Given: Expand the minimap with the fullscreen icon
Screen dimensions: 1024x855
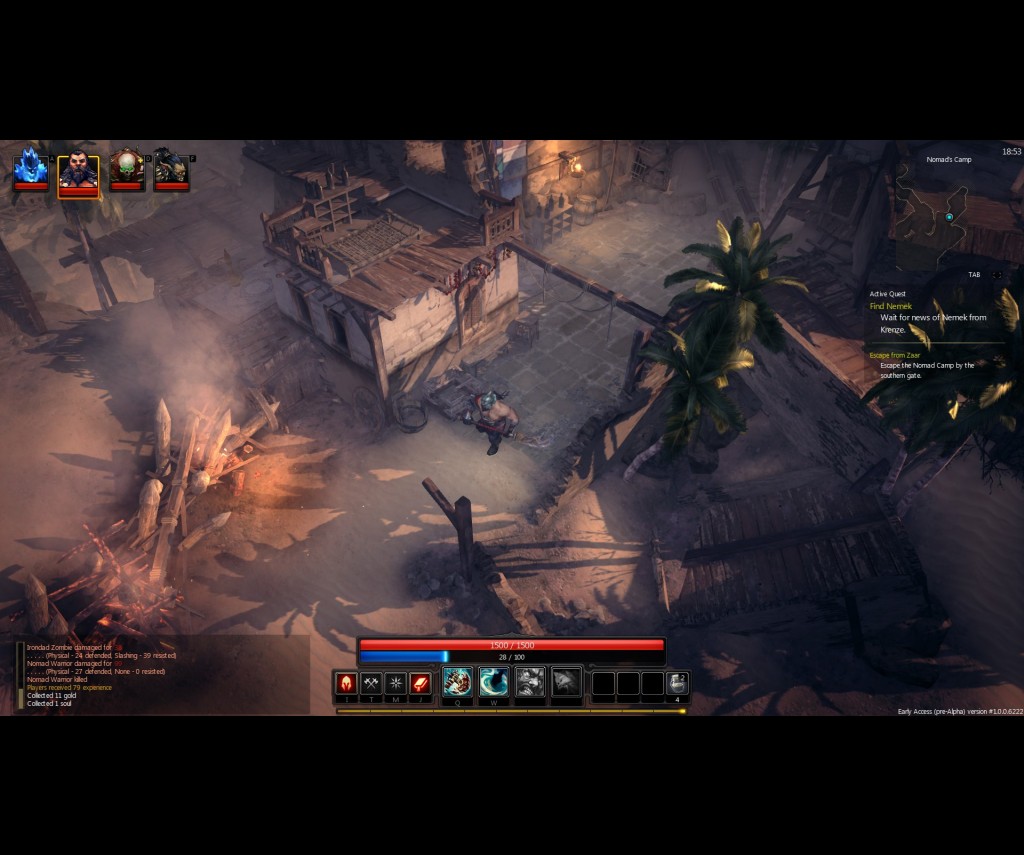Looking at the screenshot, I should 997,274.
